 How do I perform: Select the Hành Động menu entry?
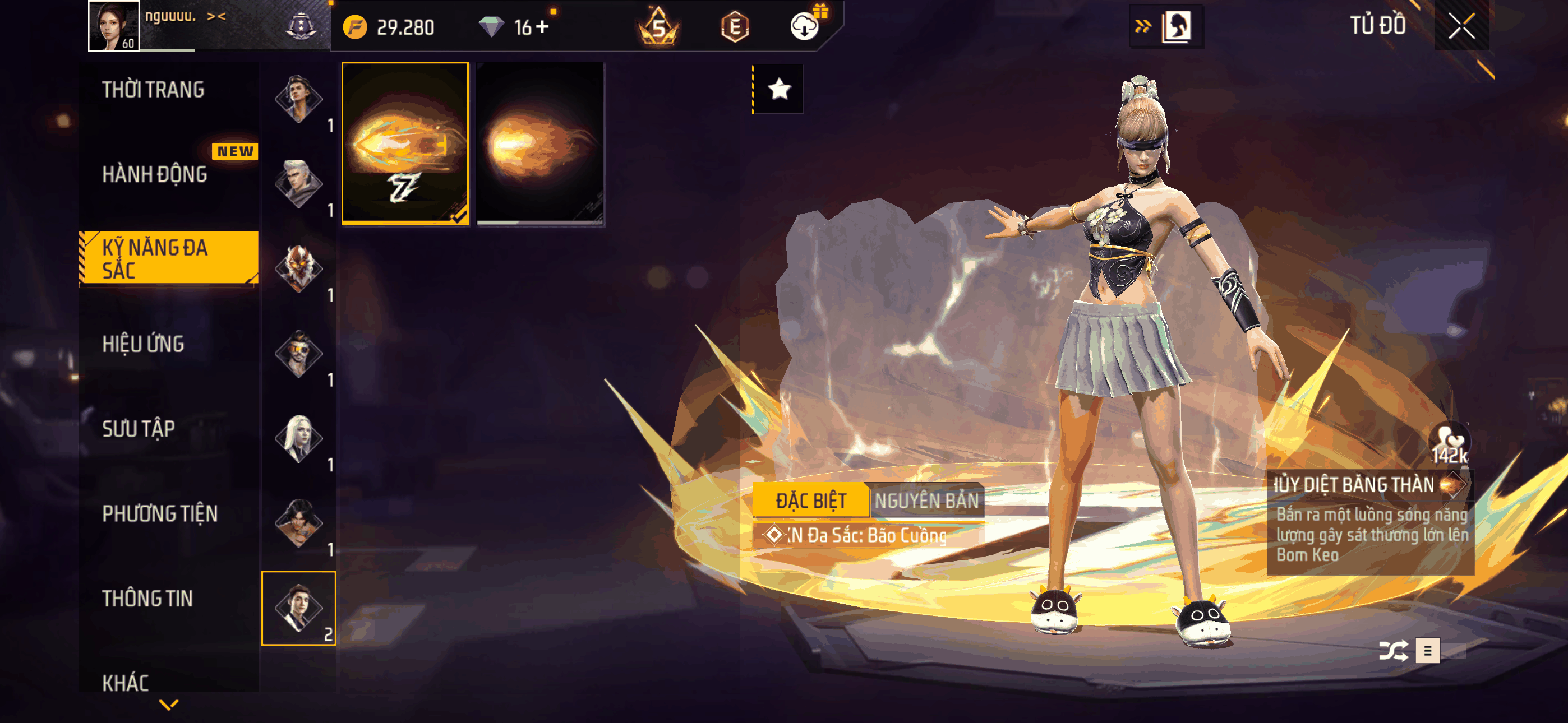(155, 175)
